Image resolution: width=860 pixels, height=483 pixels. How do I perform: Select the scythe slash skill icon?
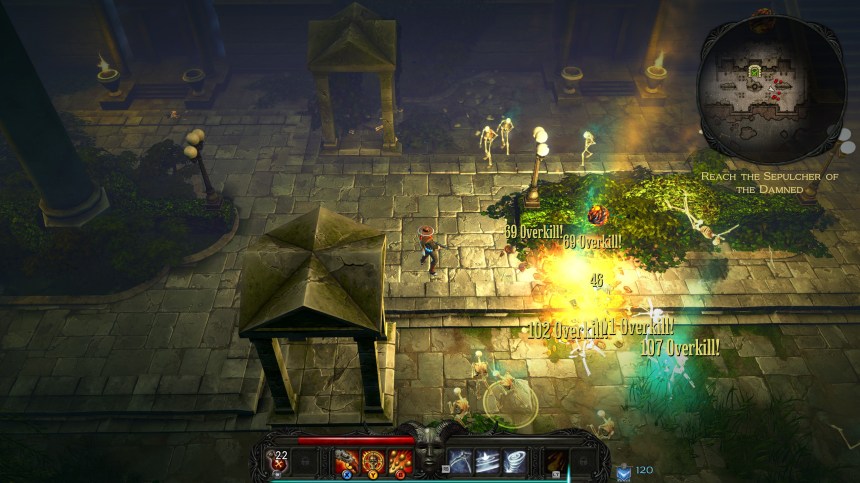click(461, 461)
